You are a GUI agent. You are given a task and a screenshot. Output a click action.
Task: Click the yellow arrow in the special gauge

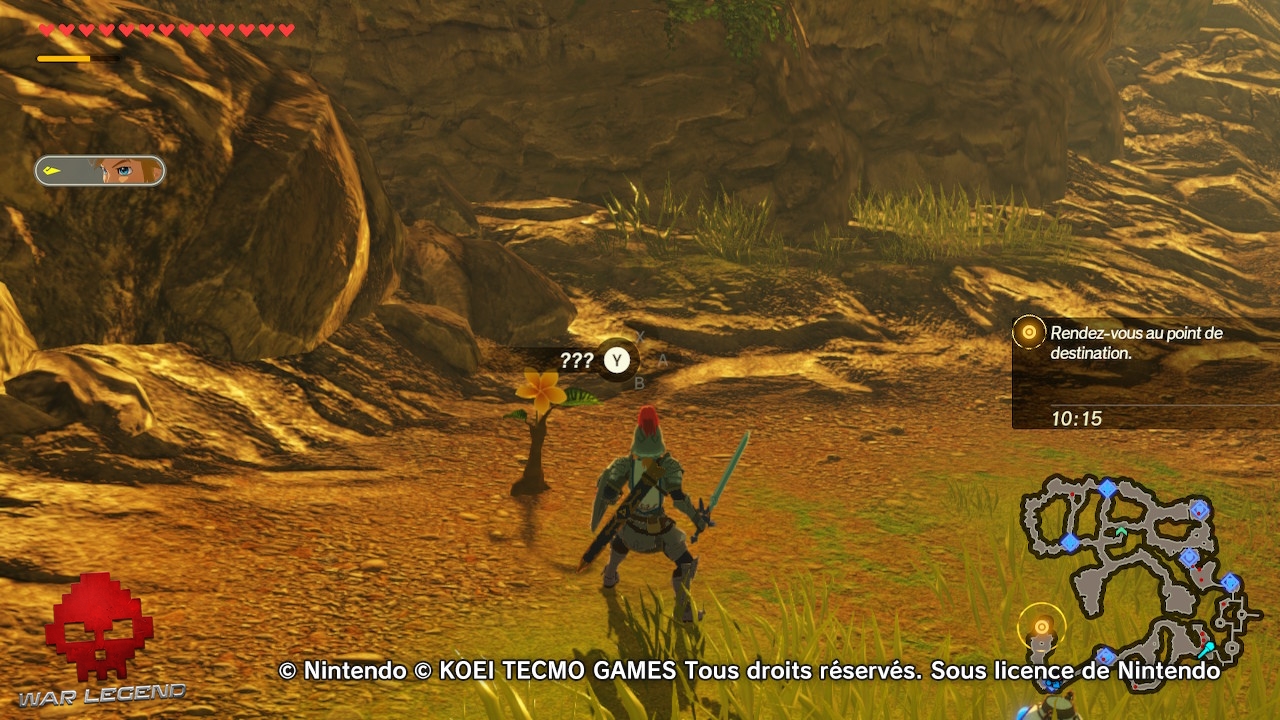click(52, 170)
